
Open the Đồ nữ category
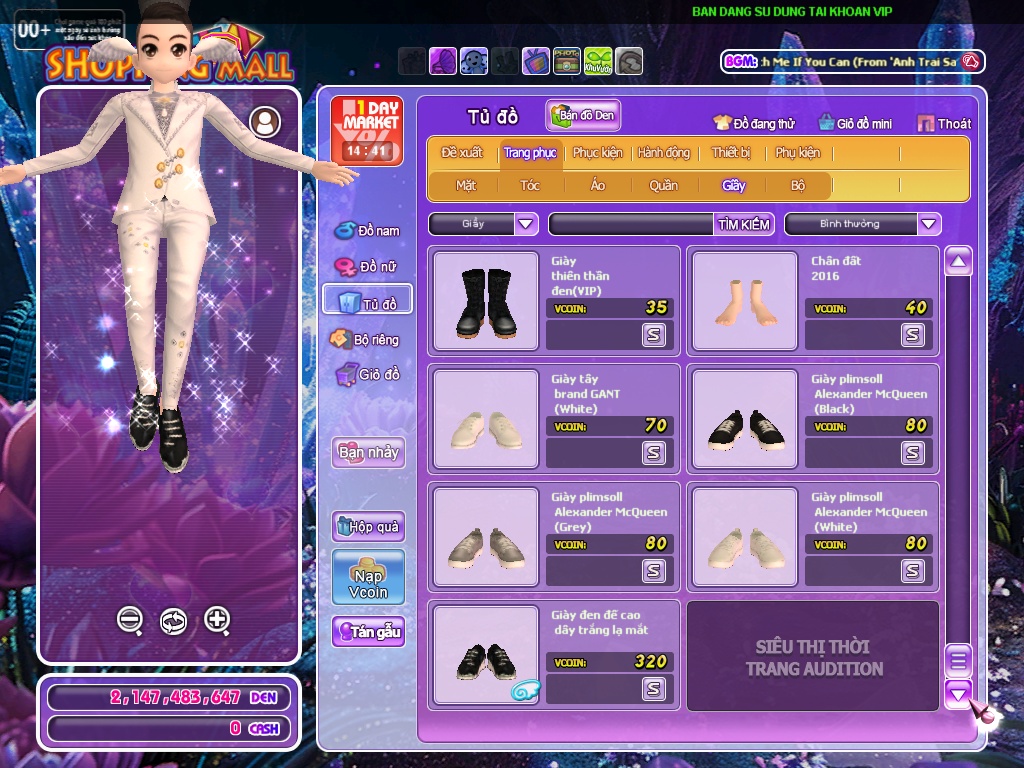[368, 267]
